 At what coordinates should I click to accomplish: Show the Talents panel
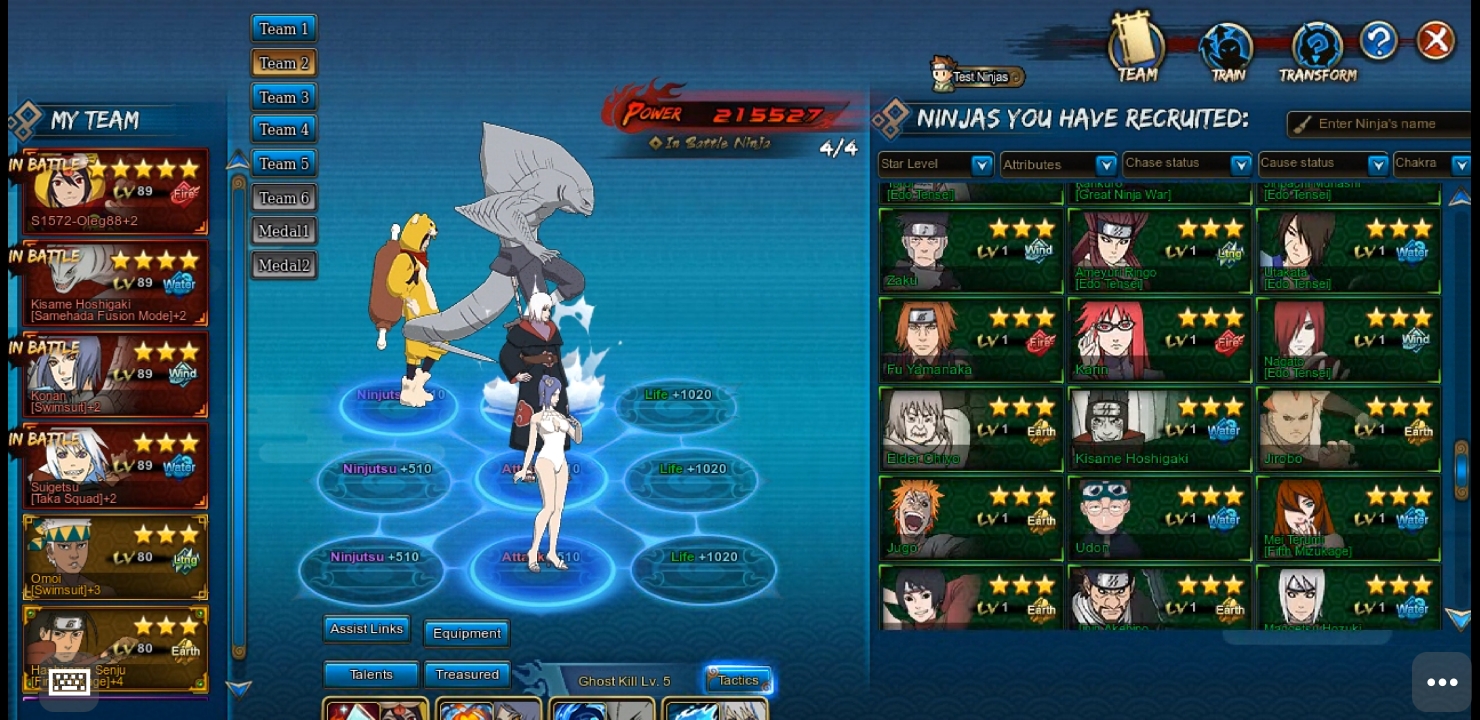click(x=371, y=675)
